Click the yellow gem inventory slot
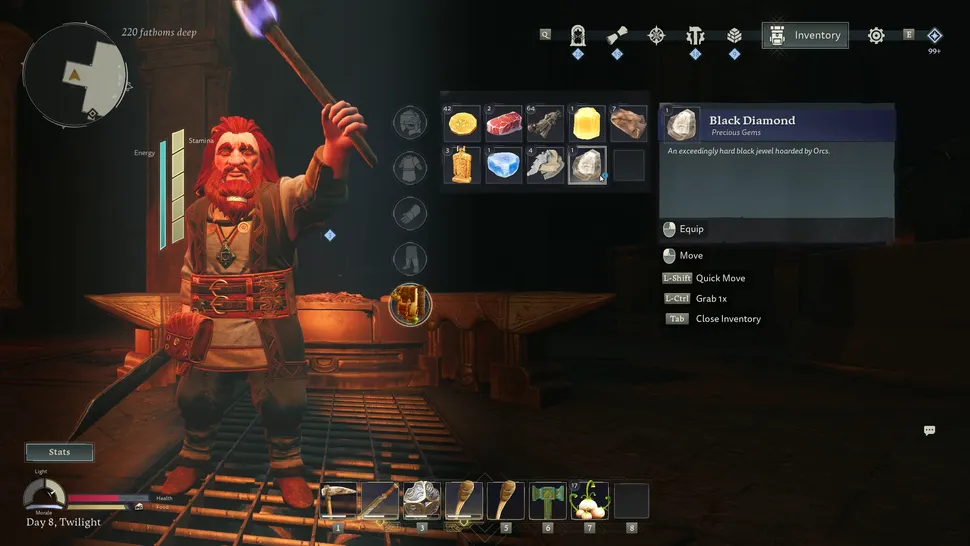The width and height of the screenshot is (970, 546). pyautogui.click(x=586, y=124)
